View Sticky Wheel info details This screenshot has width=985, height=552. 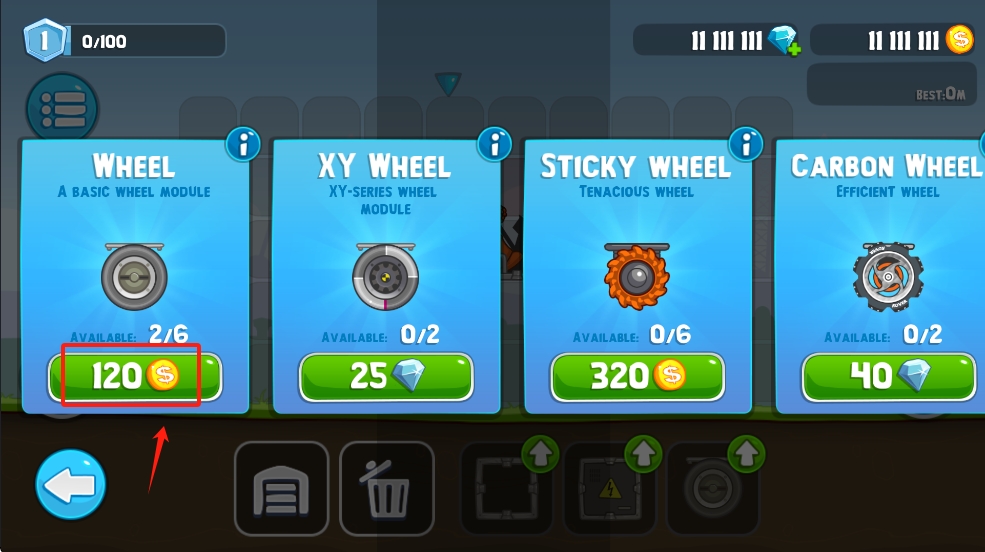[745, 145]
